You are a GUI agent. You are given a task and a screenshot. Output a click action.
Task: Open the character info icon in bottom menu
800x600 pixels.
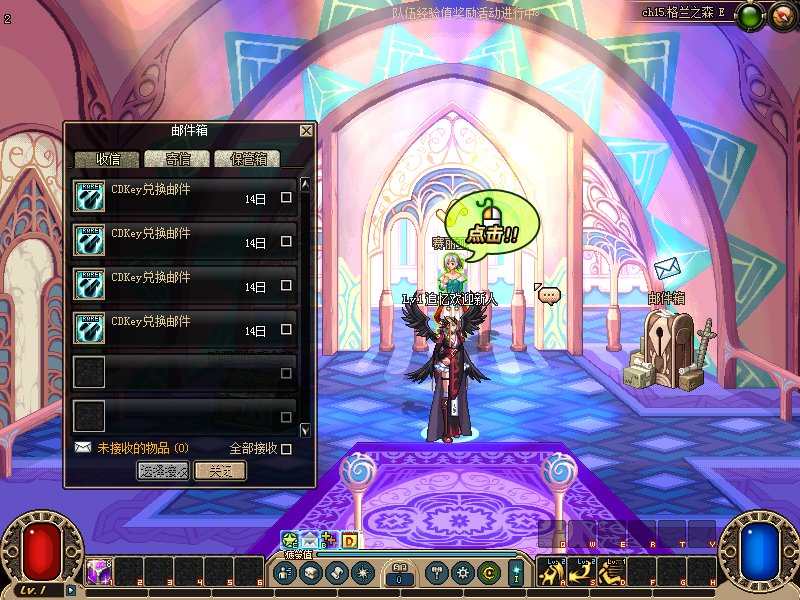point(285,573)
